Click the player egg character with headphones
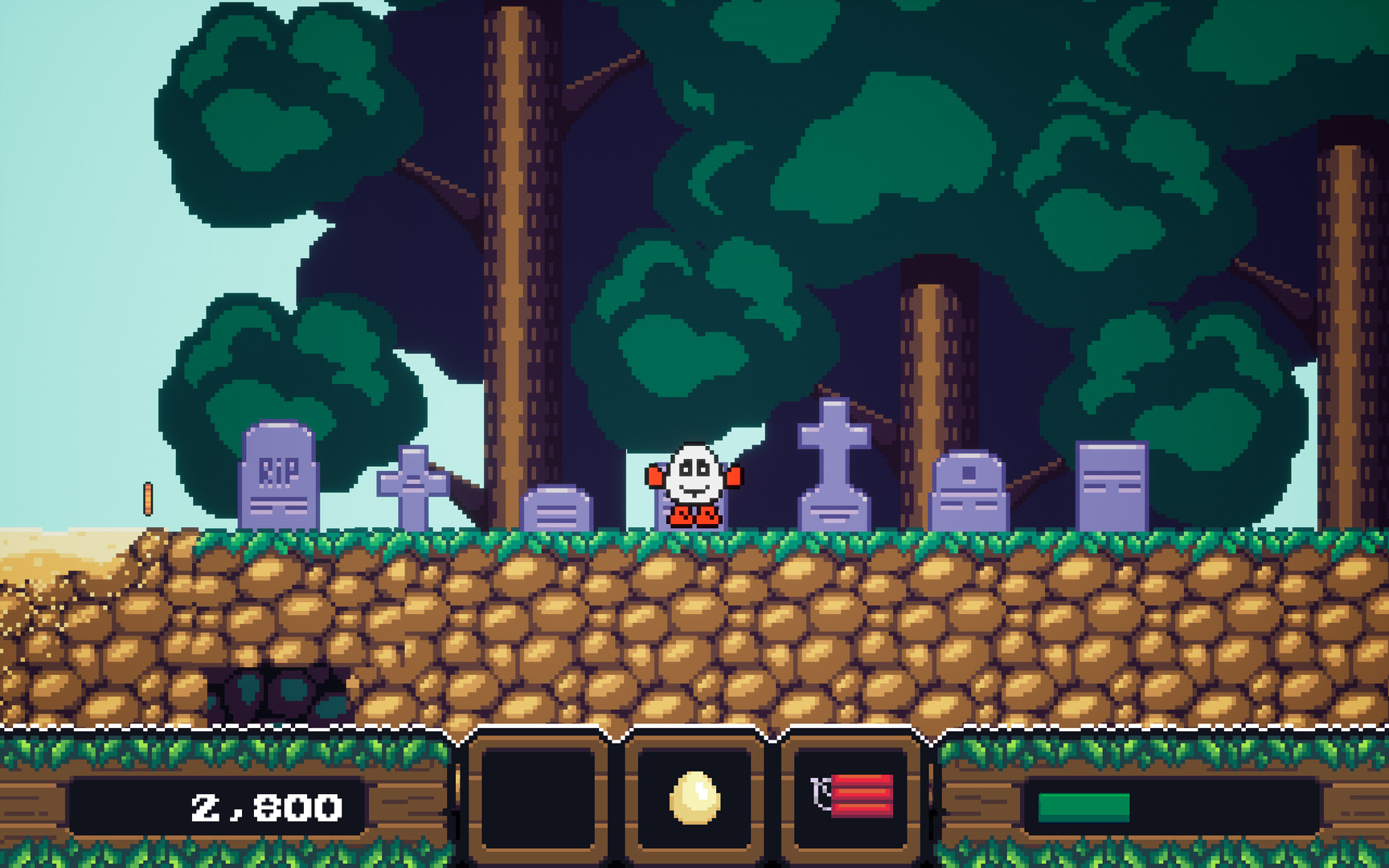 694,482
